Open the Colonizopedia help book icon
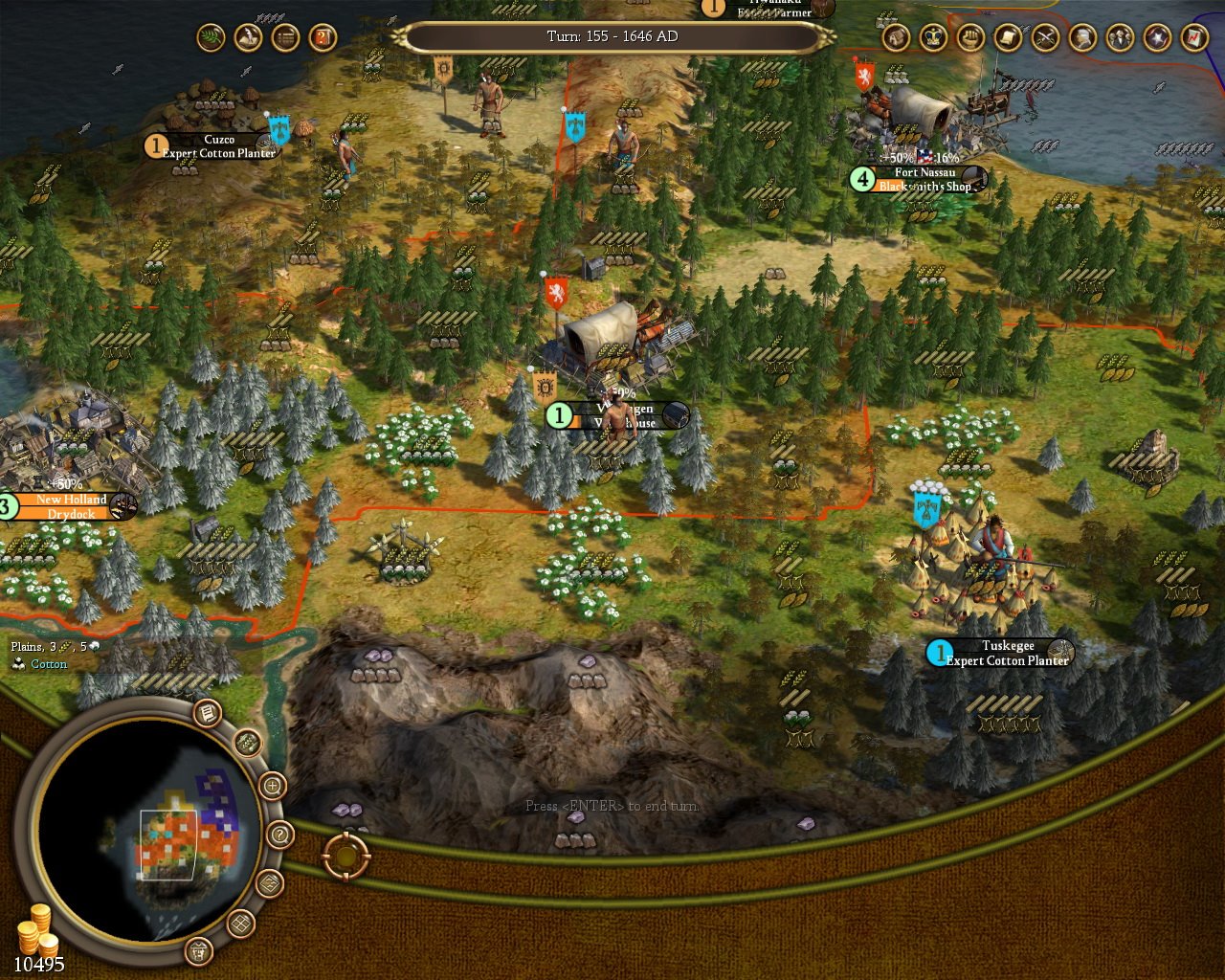 coord(323,38)
